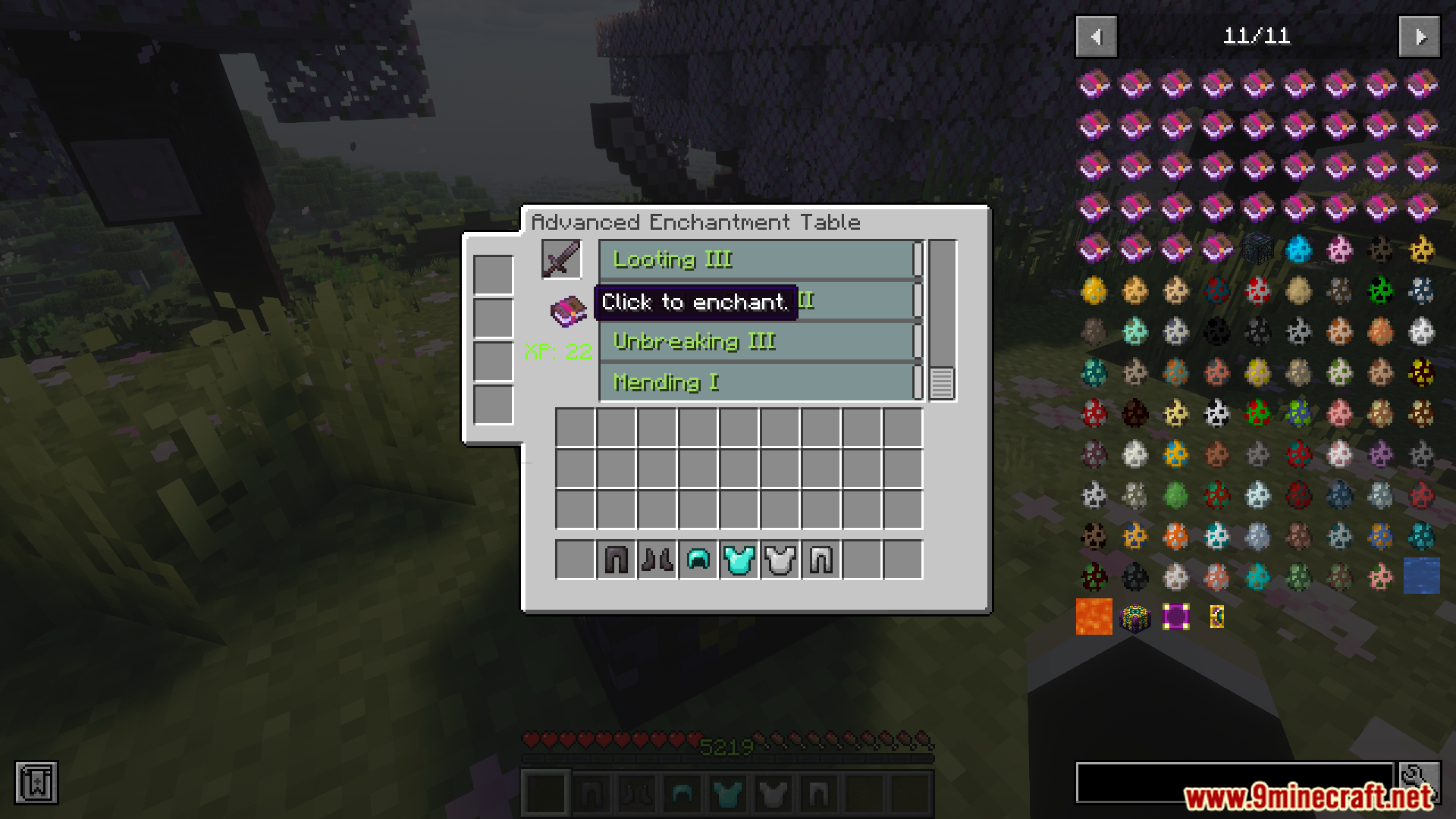This screenshot has height=819, width=1456.
Task: Select the diamond chestplate in the inventory row
Action: tap(739, 560)
